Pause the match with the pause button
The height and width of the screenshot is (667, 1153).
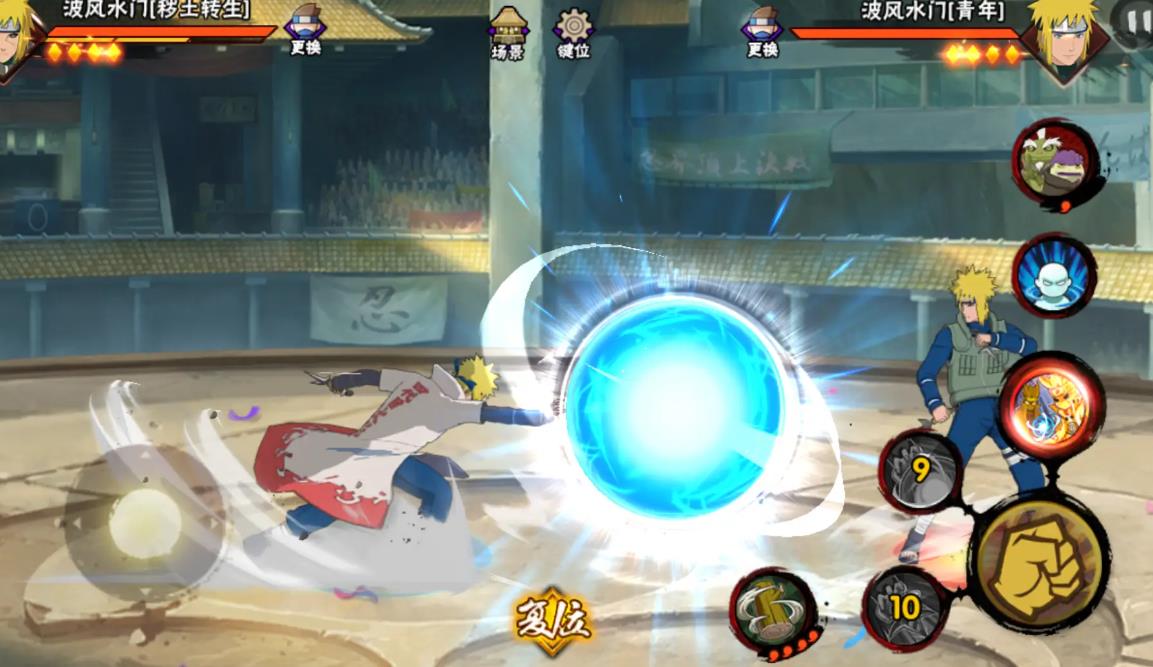click(x=1134, y=21)
